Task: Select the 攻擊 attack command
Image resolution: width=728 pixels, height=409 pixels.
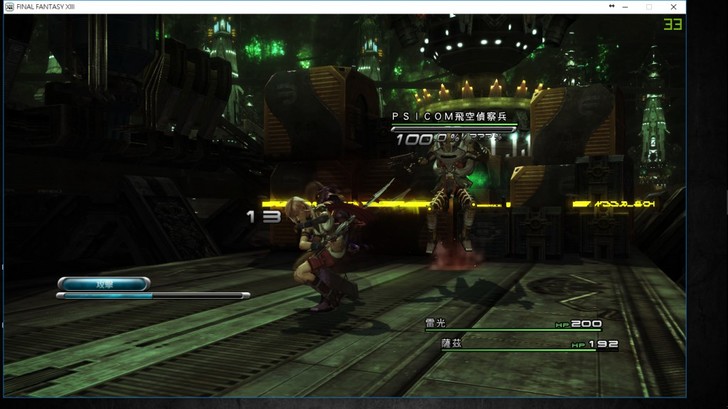Action: (x=103, y=284)
